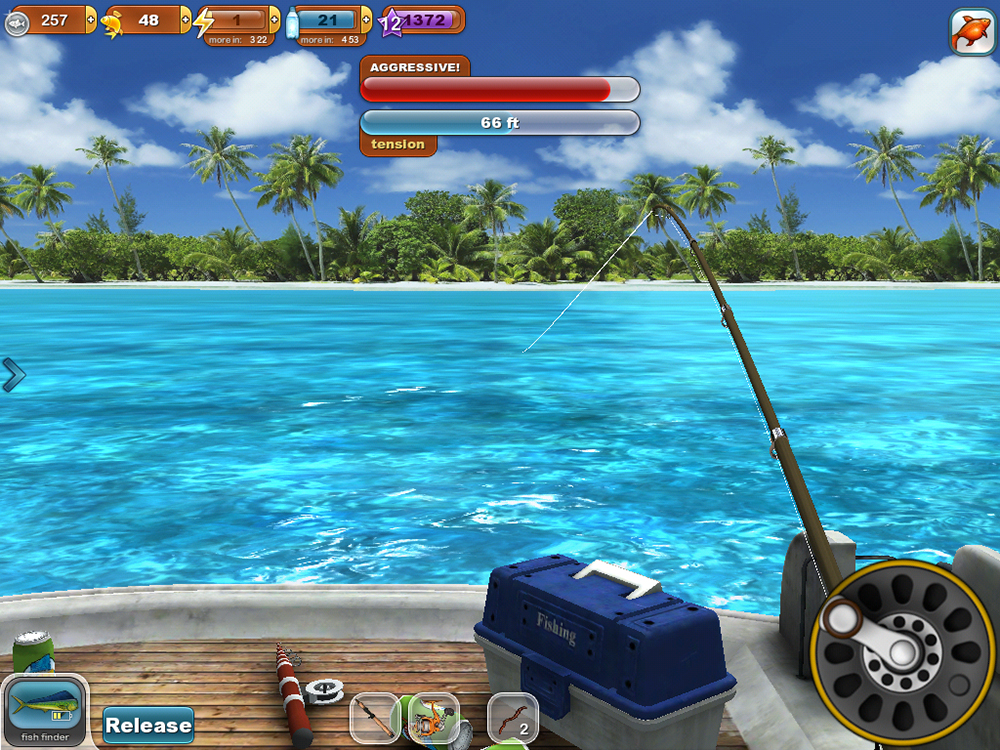Viewport: 1000px width, 750px height.
Task: Open the fish finder
Action: (44, 712)
